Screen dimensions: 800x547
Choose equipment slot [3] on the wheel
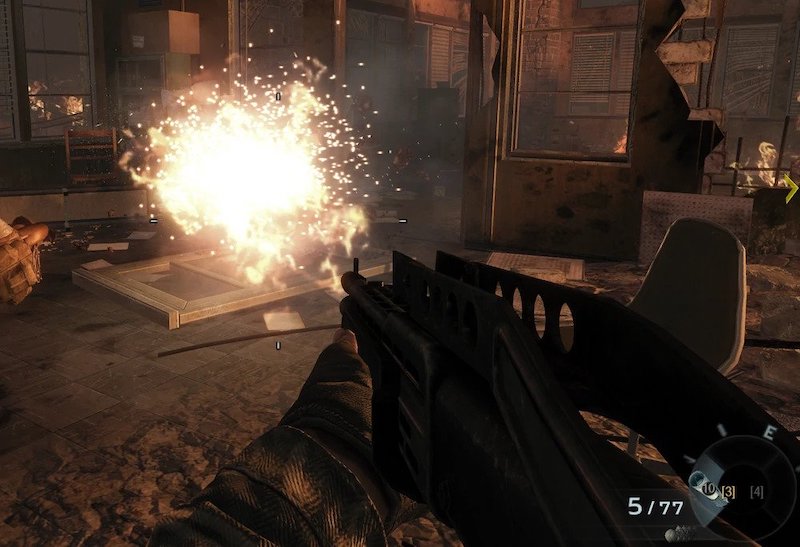click(x=729, y=490)
